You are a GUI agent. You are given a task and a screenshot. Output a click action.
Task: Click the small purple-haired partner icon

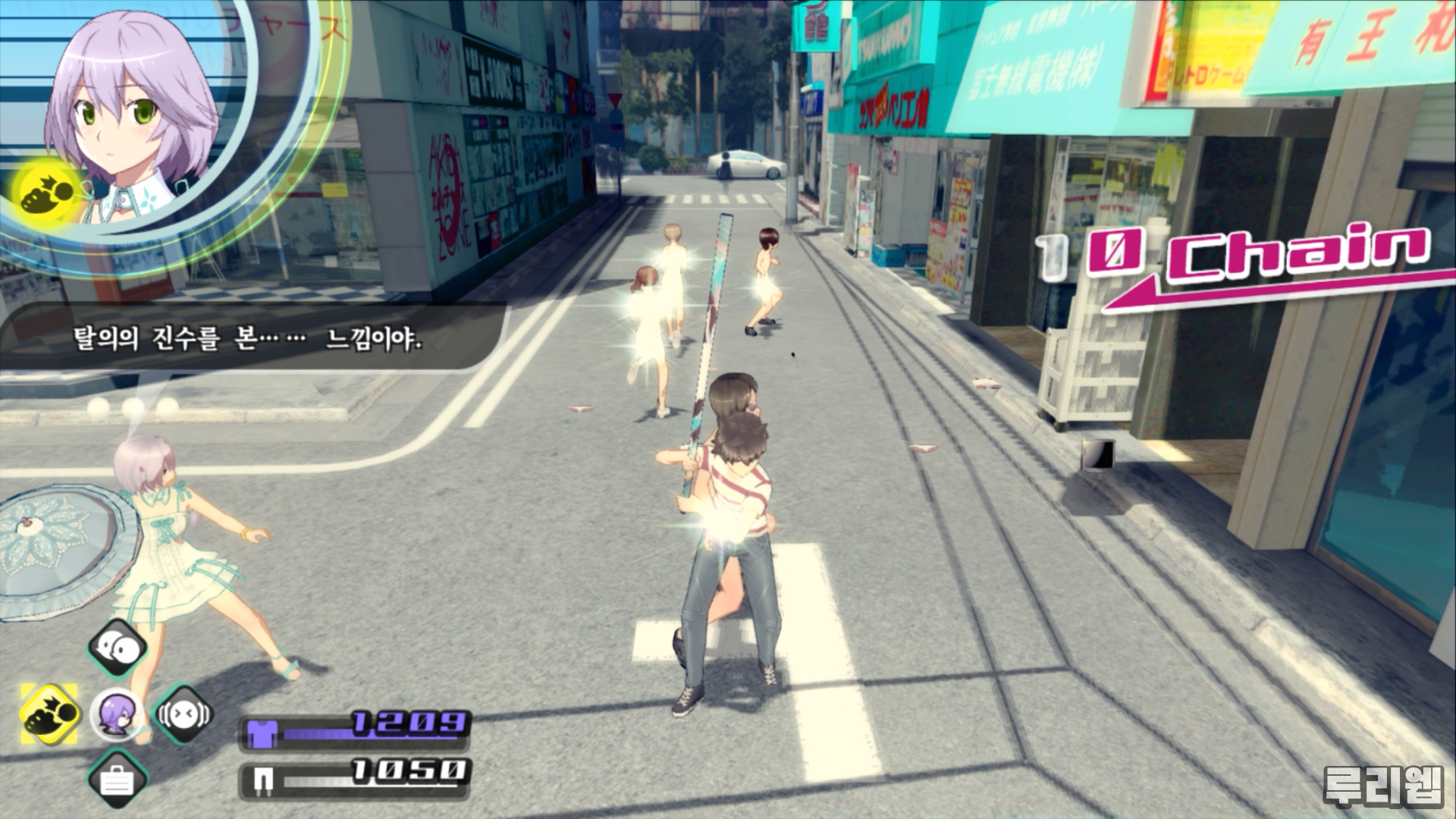pyautogui.click(x=117, y=714)
